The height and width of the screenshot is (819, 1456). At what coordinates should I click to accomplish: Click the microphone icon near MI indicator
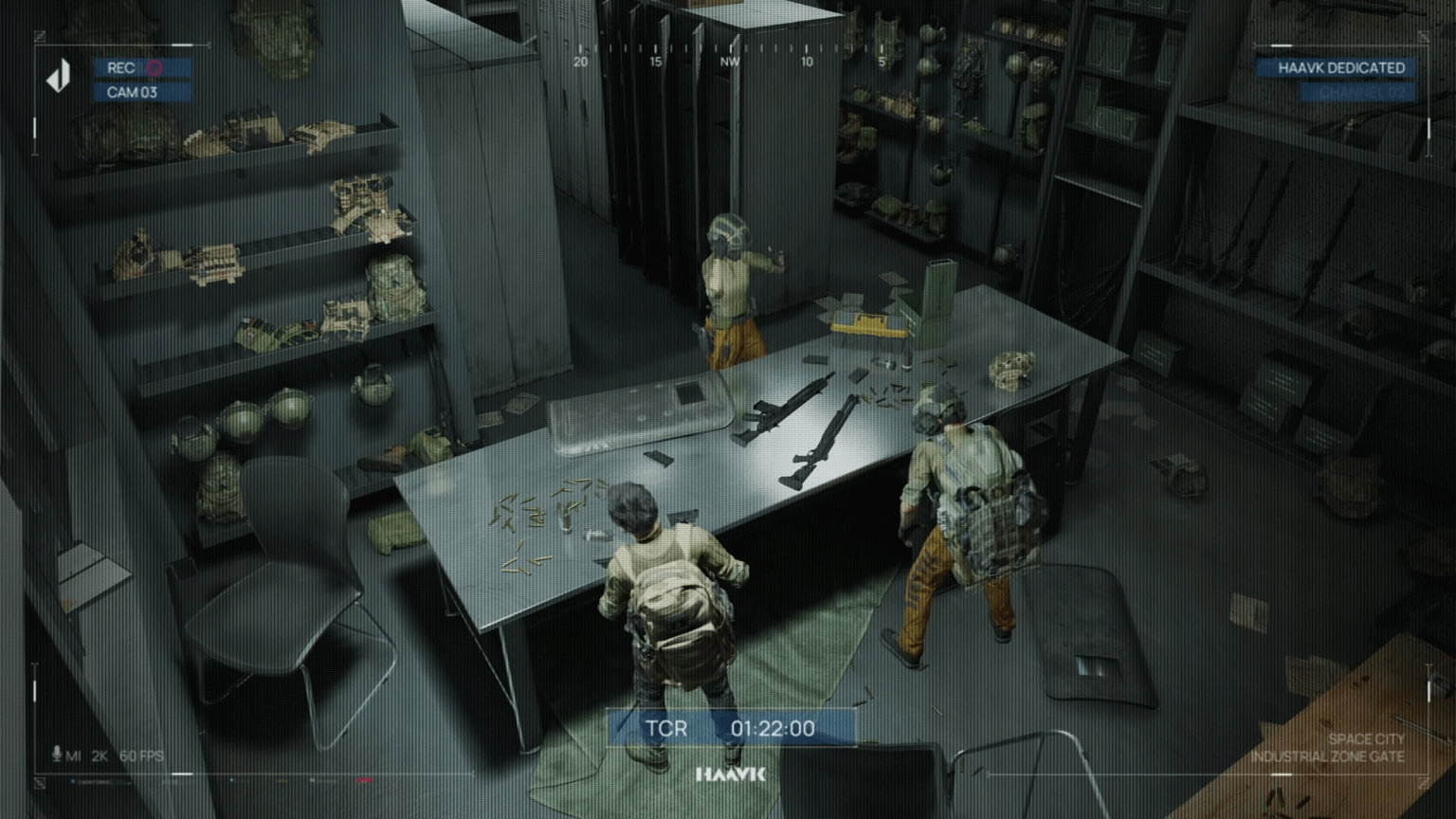pos(56,755)
